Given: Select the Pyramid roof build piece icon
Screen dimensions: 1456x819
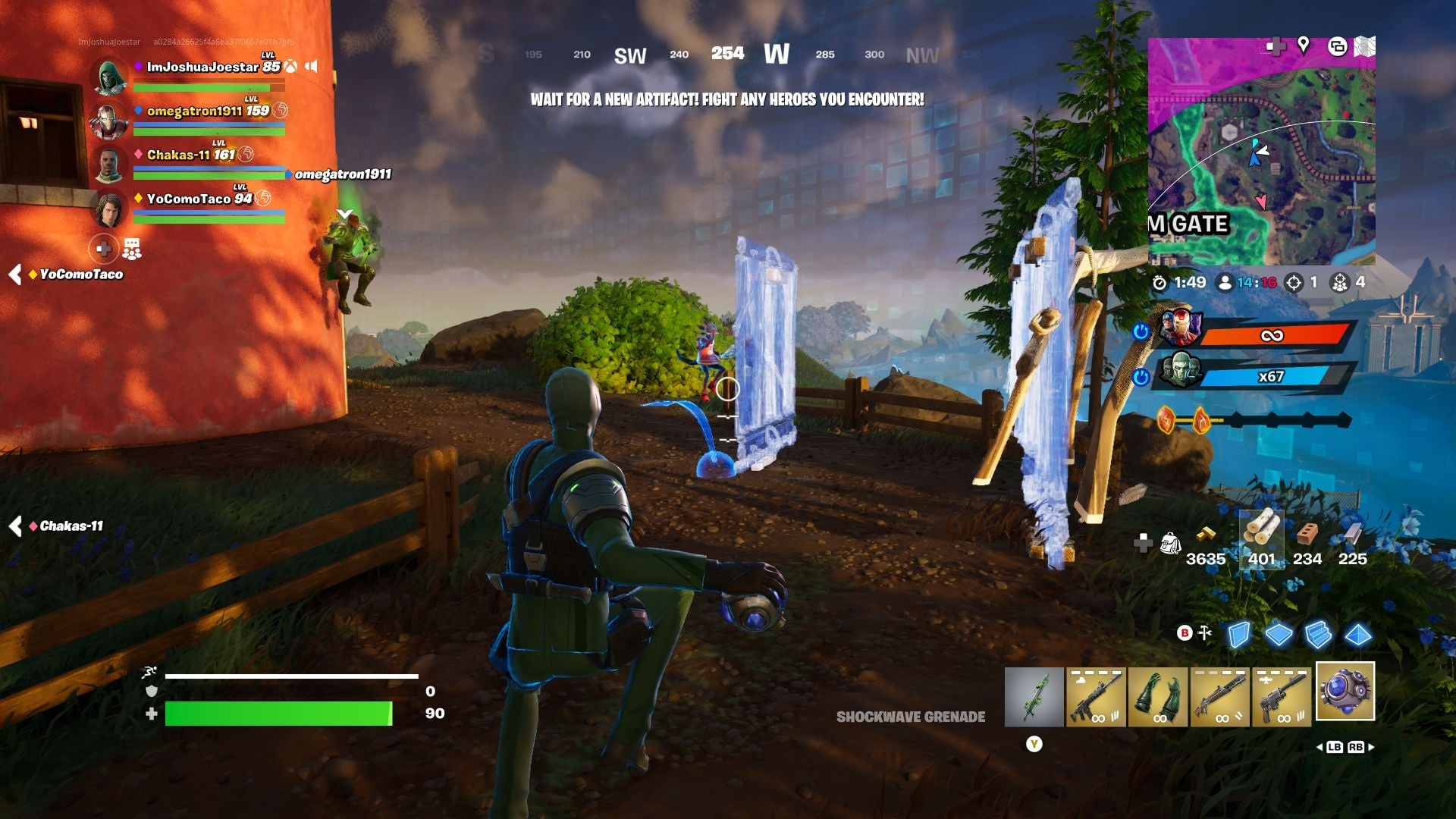Looking at the screenshot, I should (1357, 635).
